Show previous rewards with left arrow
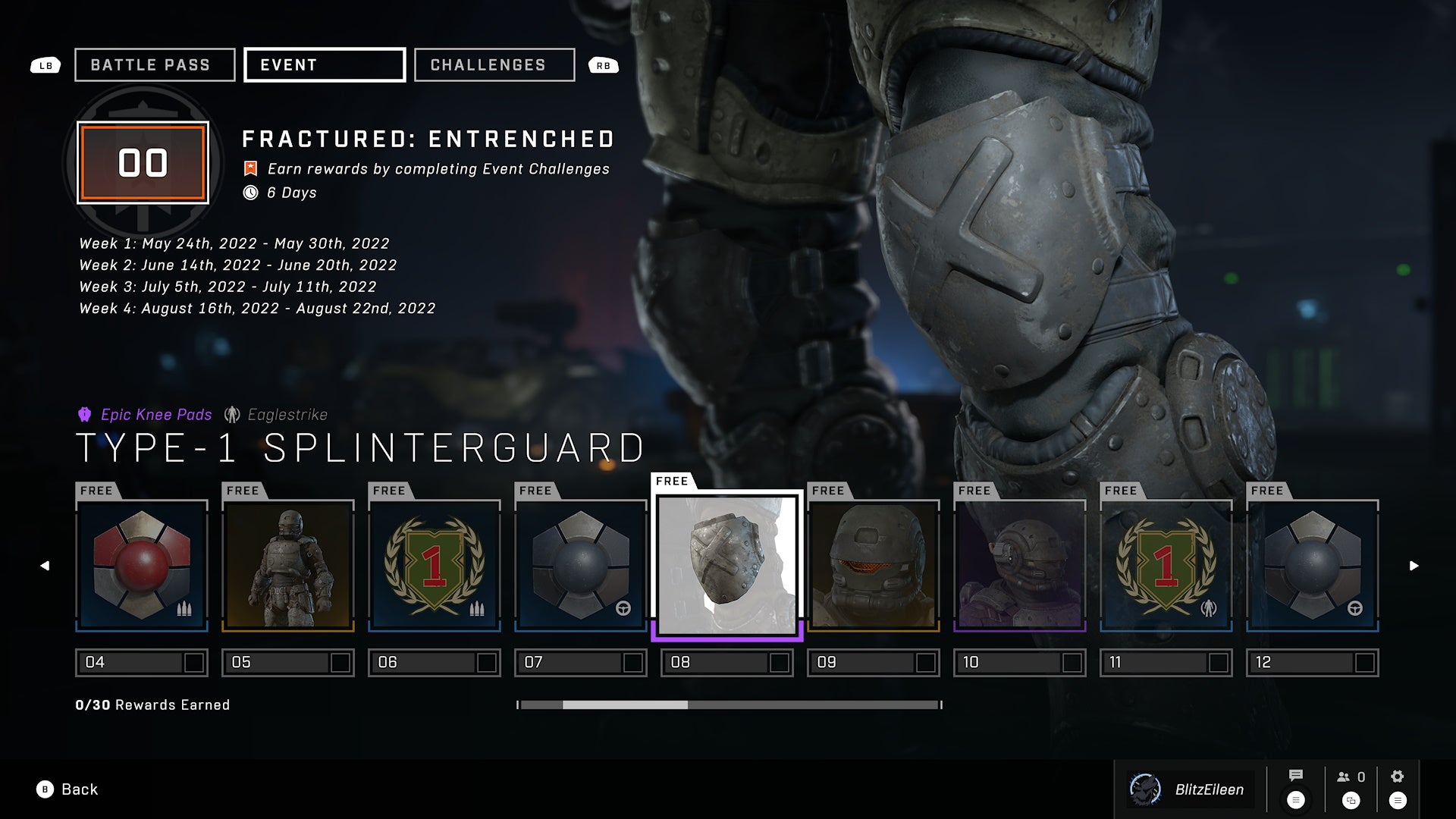Screen dimensions: 1456x819 45,566
